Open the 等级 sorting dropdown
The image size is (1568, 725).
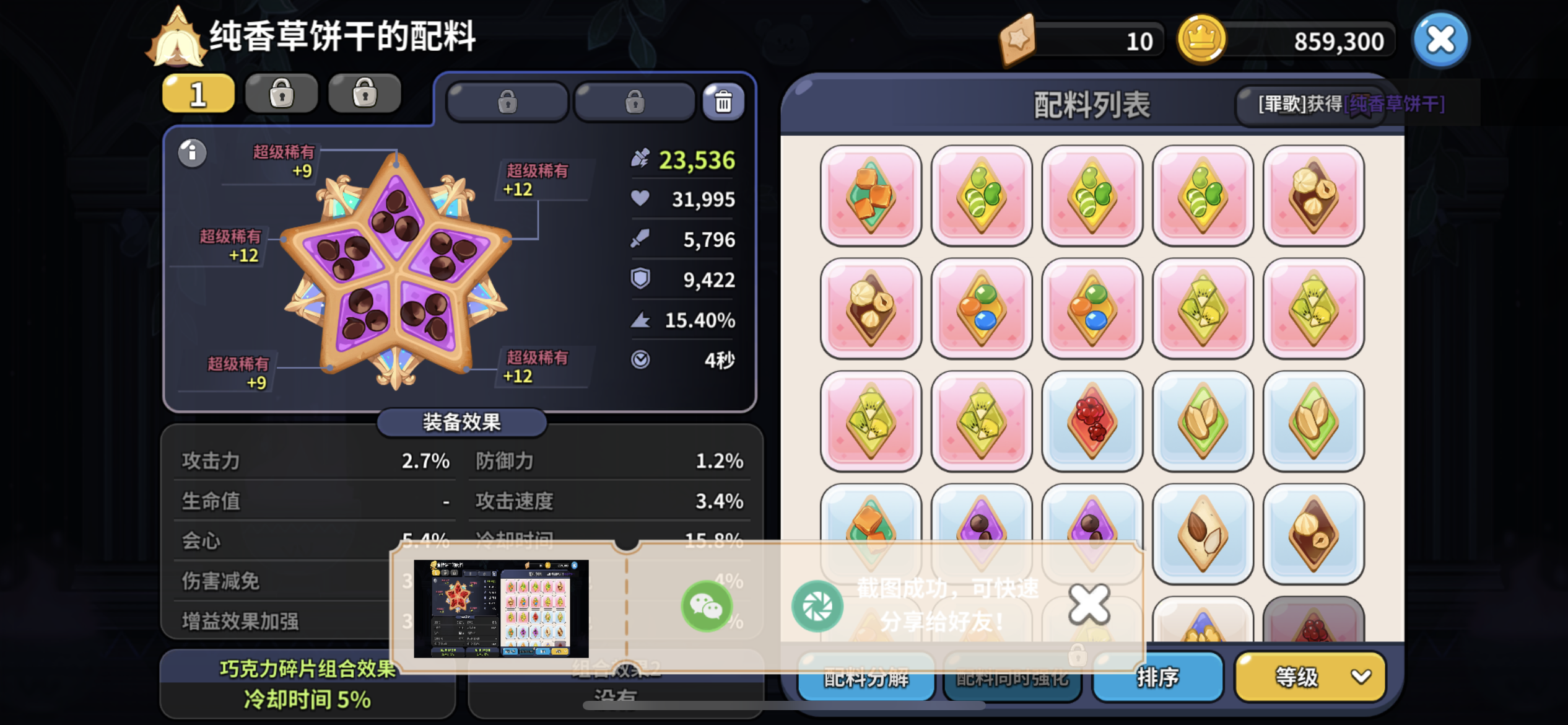coord(1309,678)
